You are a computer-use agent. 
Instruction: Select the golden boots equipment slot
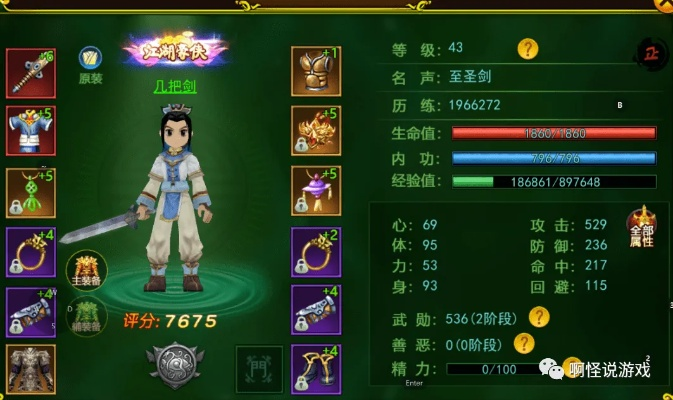point(316,369)
